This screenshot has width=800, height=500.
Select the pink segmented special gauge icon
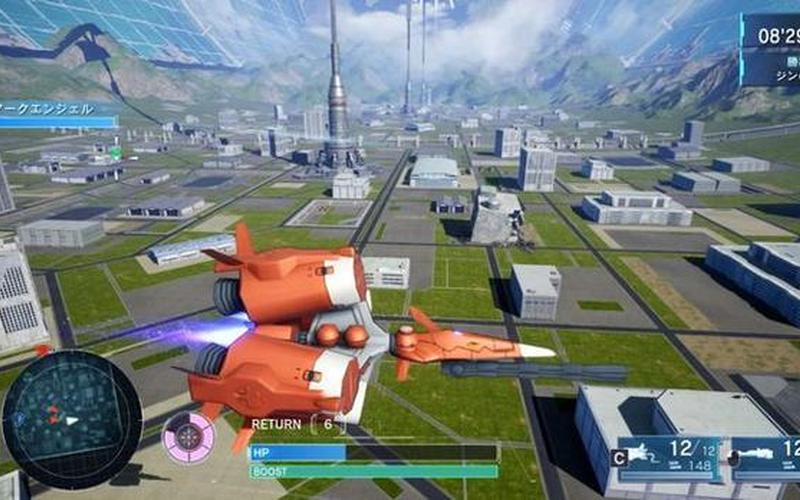coord(188,438)
